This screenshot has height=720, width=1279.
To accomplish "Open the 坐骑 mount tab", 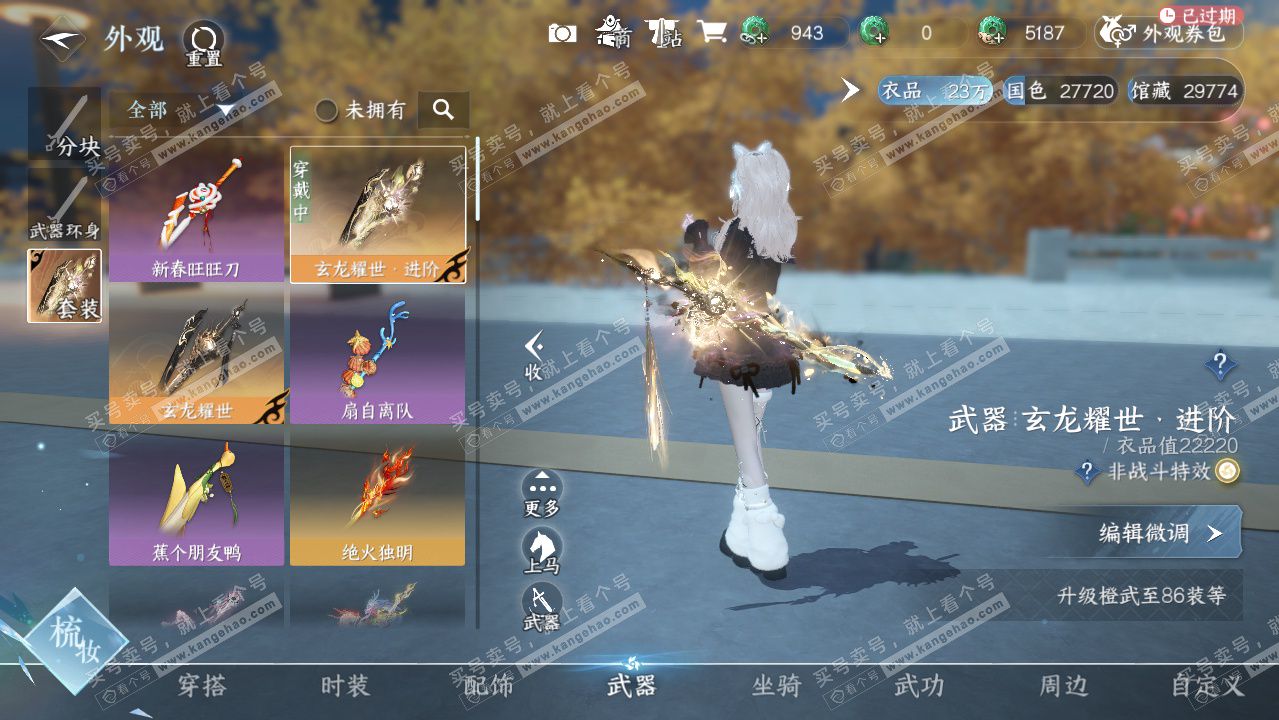I will [x=776, y=686].
